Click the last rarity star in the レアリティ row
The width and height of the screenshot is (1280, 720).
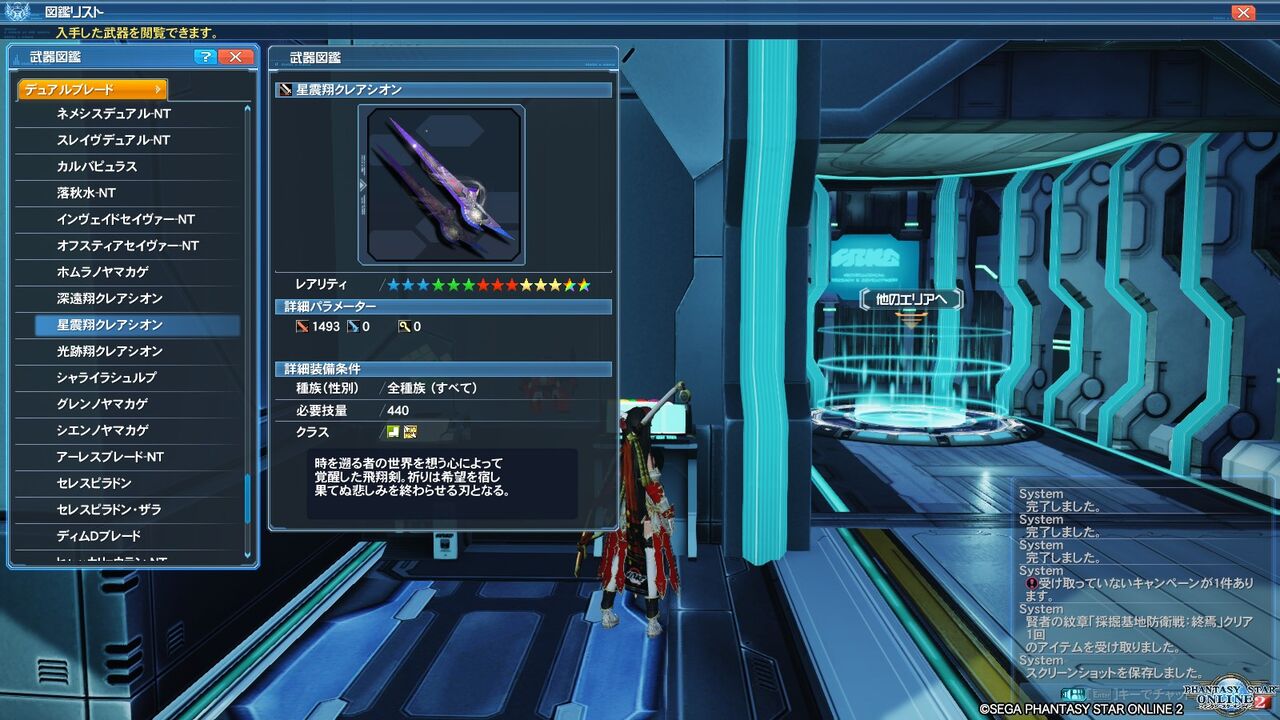[586, 286]
